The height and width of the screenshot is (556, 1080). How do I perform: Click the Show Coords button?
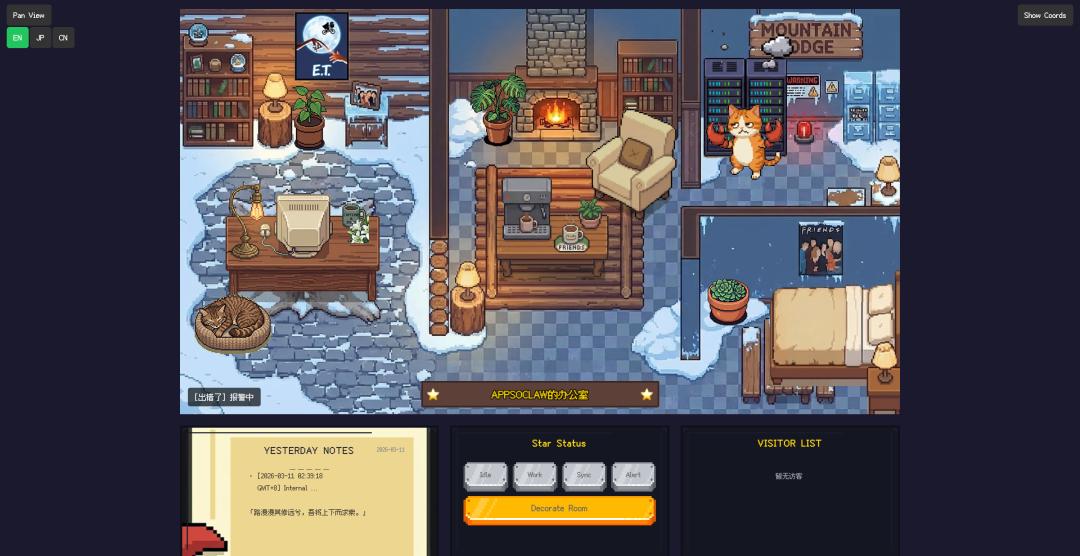(x=1045, y=15)
